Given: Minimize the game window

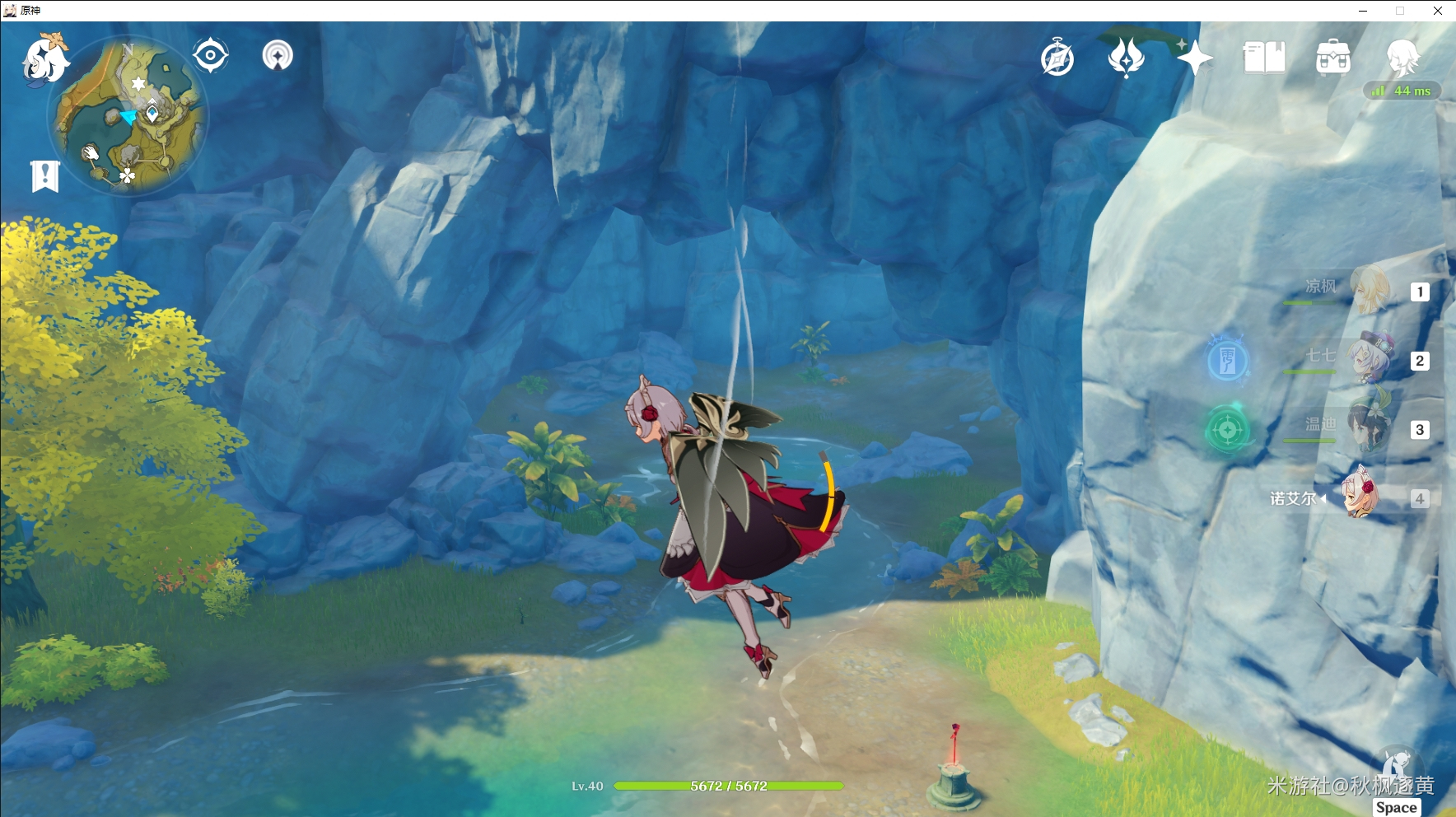Looking at the screenshot, I should (1363, 11).
